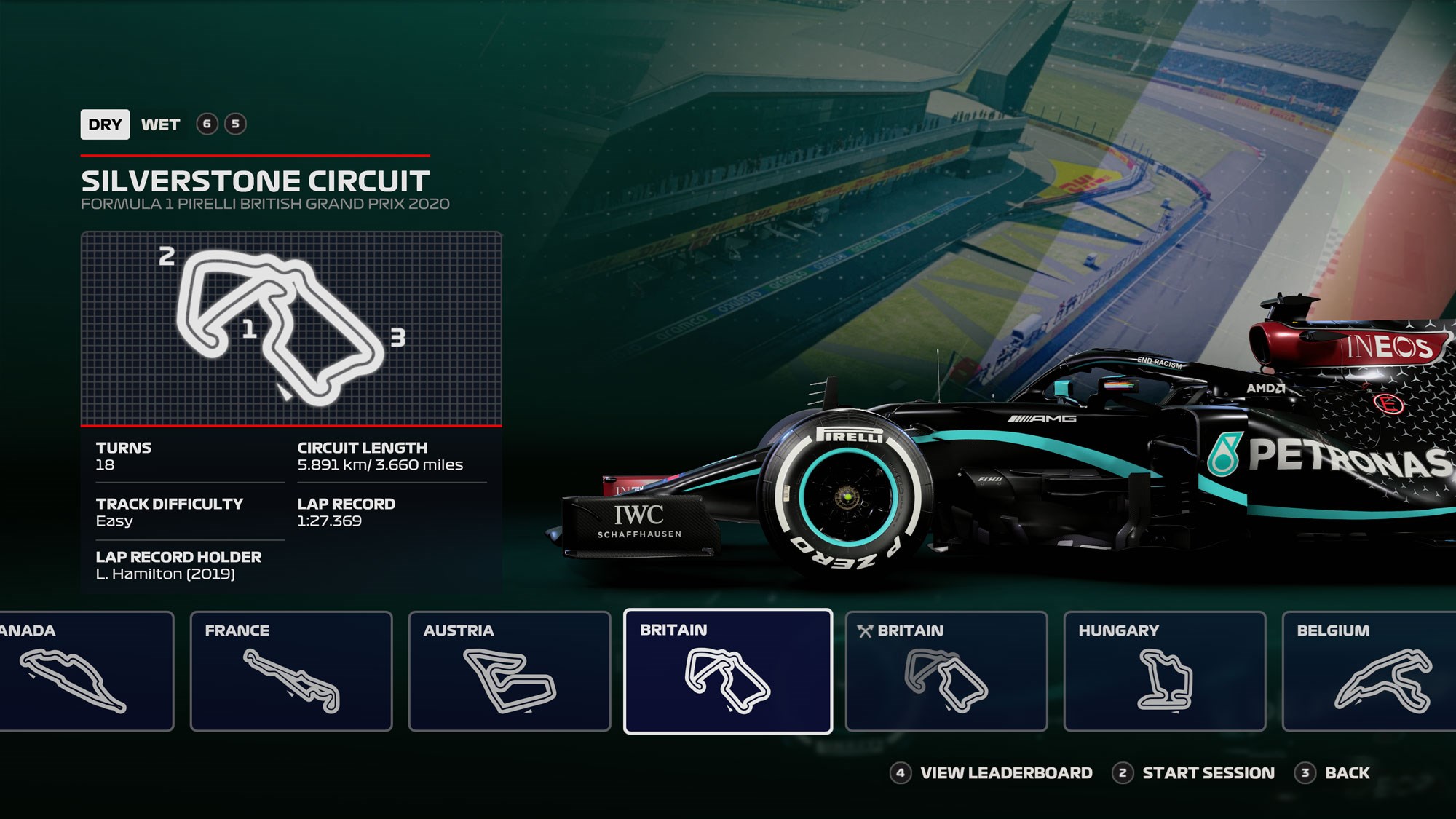The image size is (1456, 819).
Task: Choose the Hungary circuit tile
Action: tap(1165, 670)
